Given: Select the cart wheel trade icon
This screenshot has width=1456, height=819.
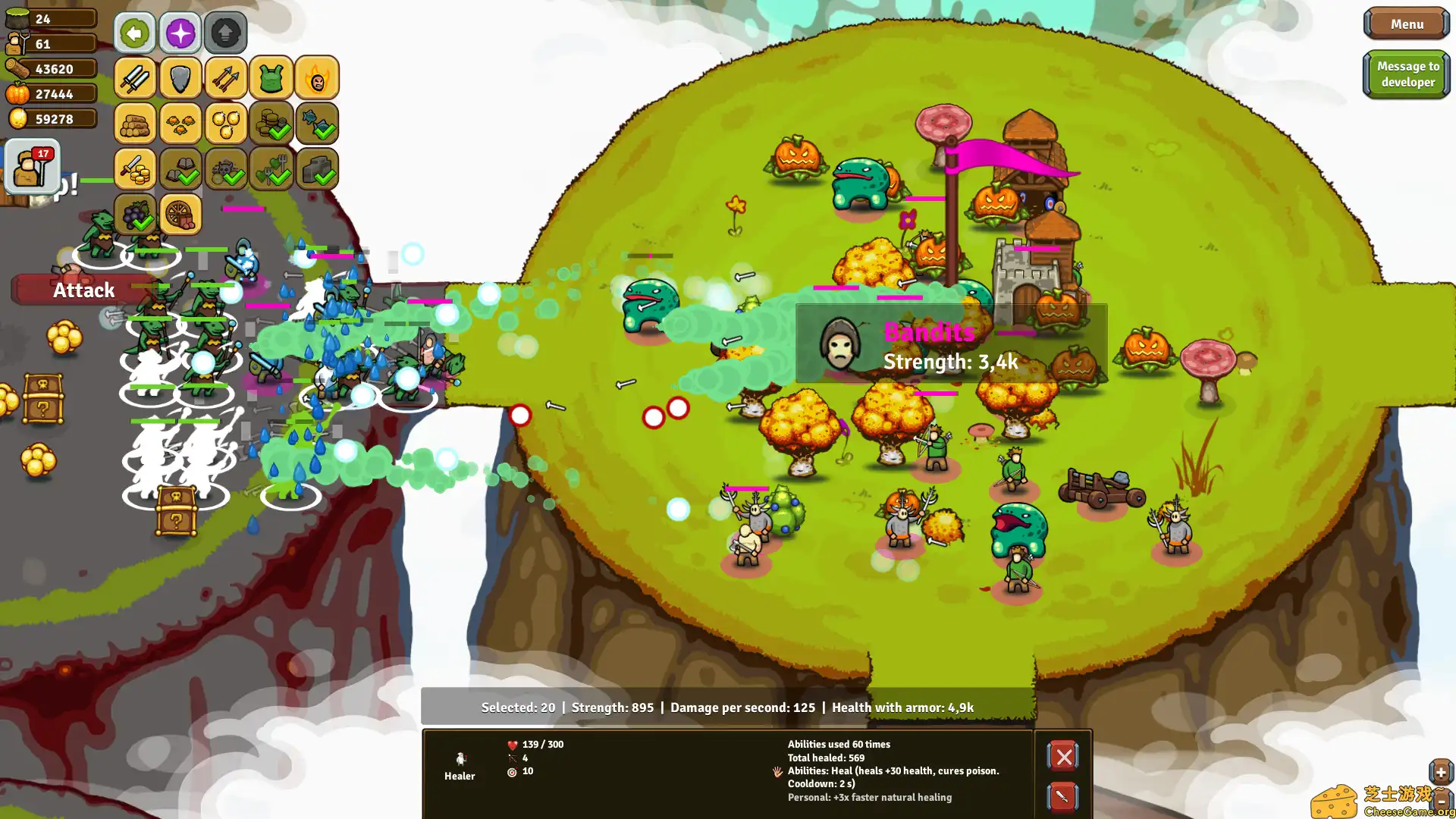Looking at the screenshot, I should (x=180, y=215).
